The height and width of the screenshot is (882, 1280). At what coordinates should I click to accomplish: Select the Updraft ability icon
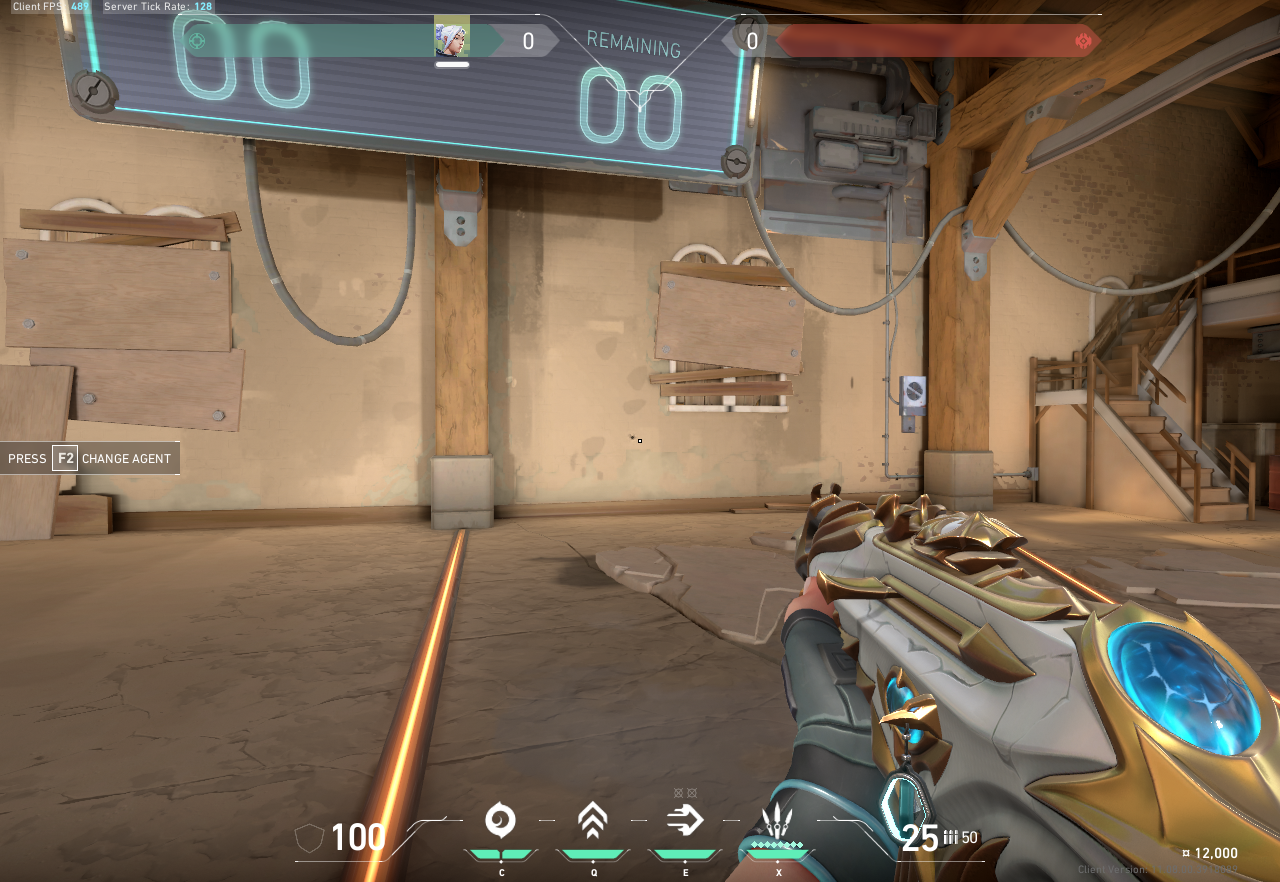tap(593, 821)
